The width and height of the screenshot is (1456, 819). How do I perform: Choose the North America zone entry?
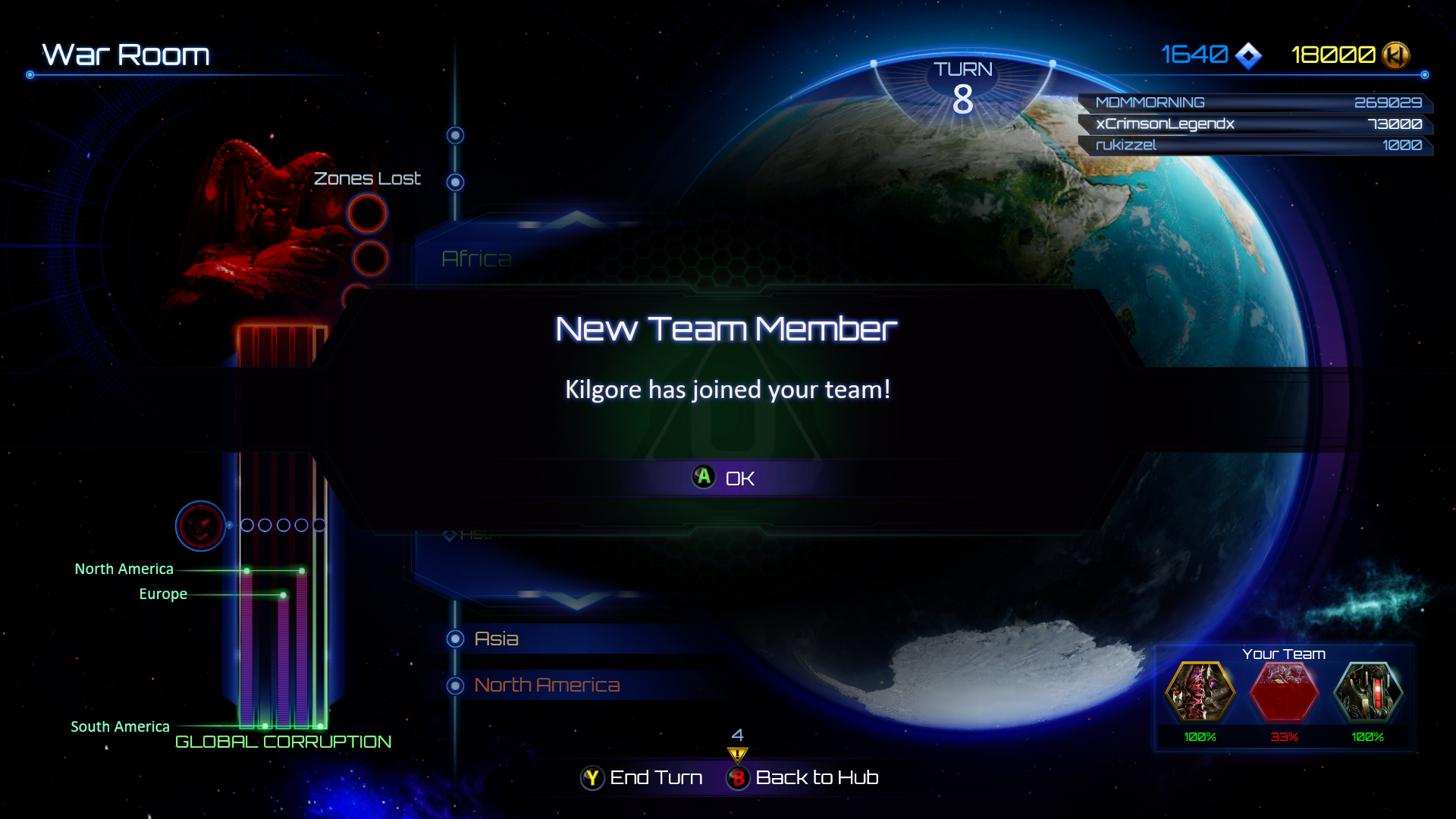(x=546, y=686)
